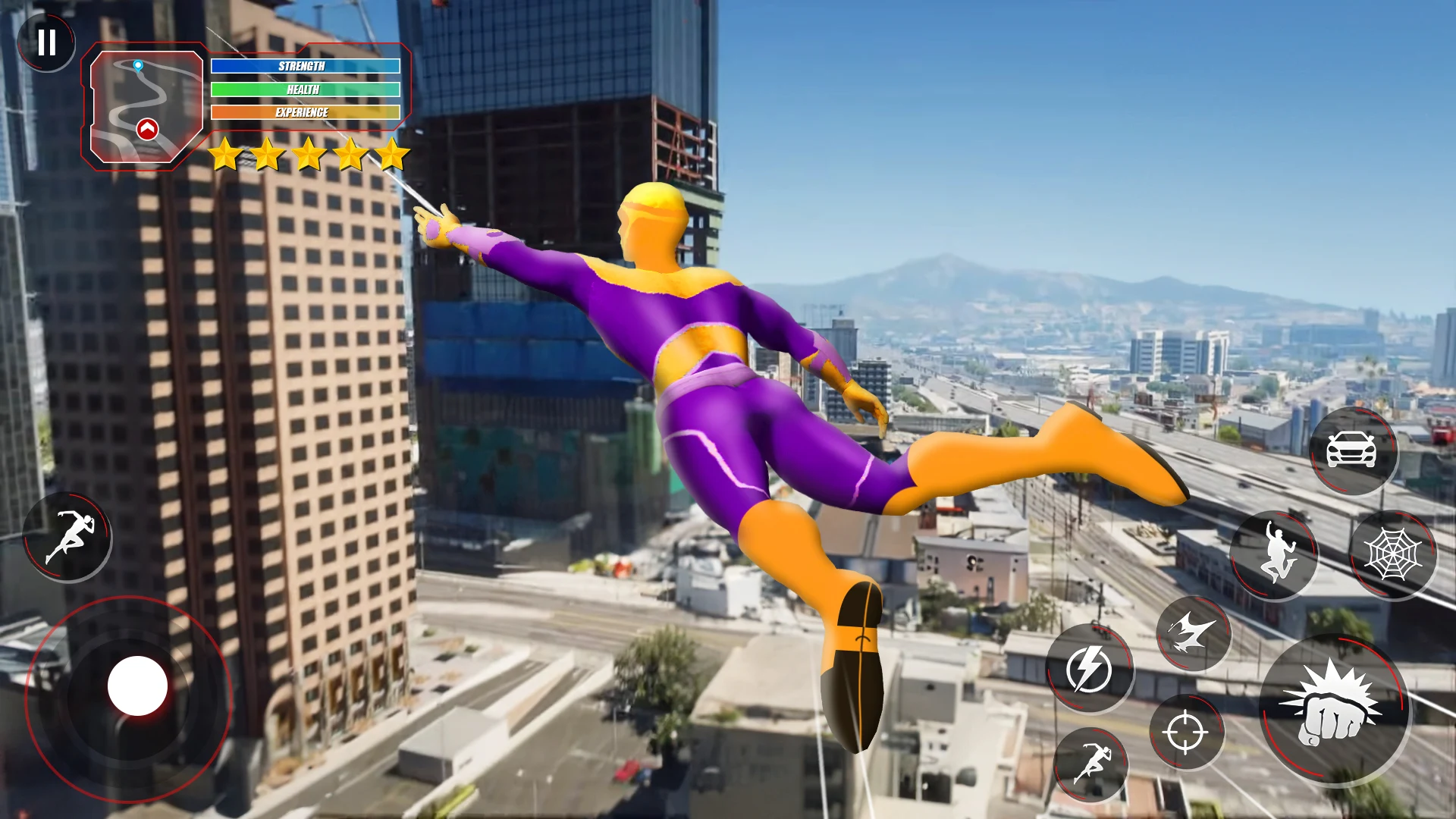This screenshot has width=1456, height=819.
Task: Click the EXPERIENCE stat bar
Action: pos(303,111)
